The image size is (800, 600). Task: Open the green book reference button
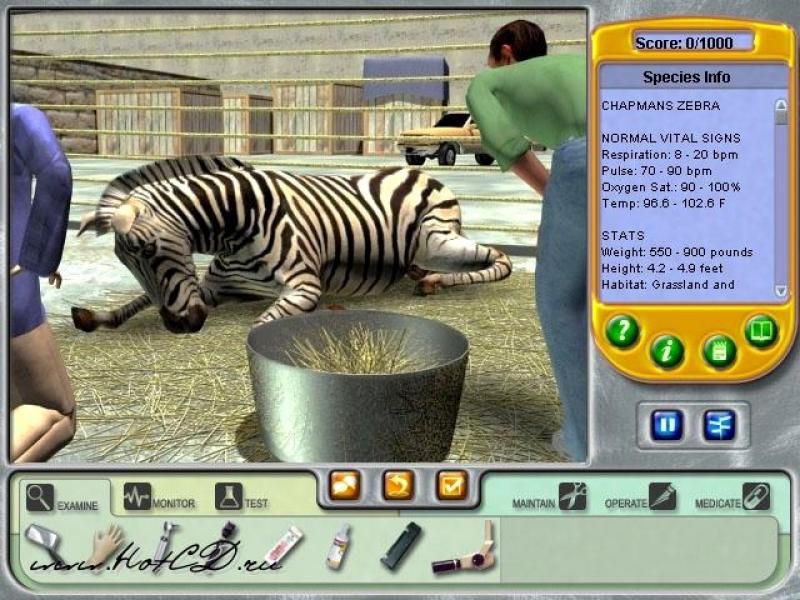[x=761, y=330]
